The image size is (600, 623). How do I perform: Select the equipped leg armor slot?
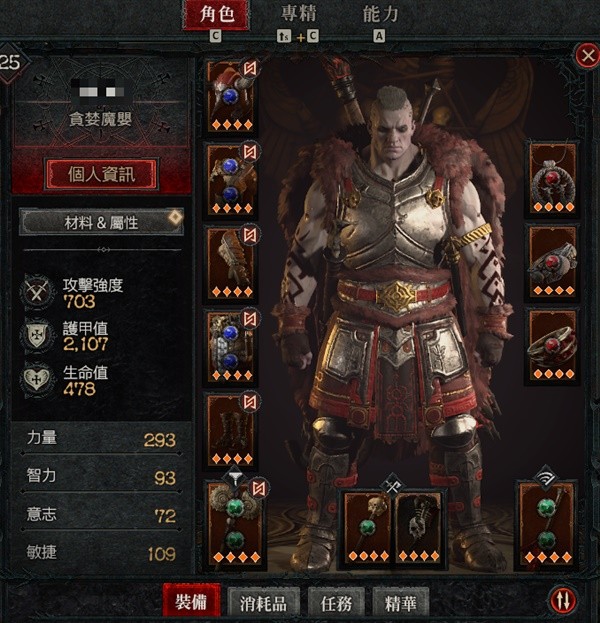coord(232,346)
